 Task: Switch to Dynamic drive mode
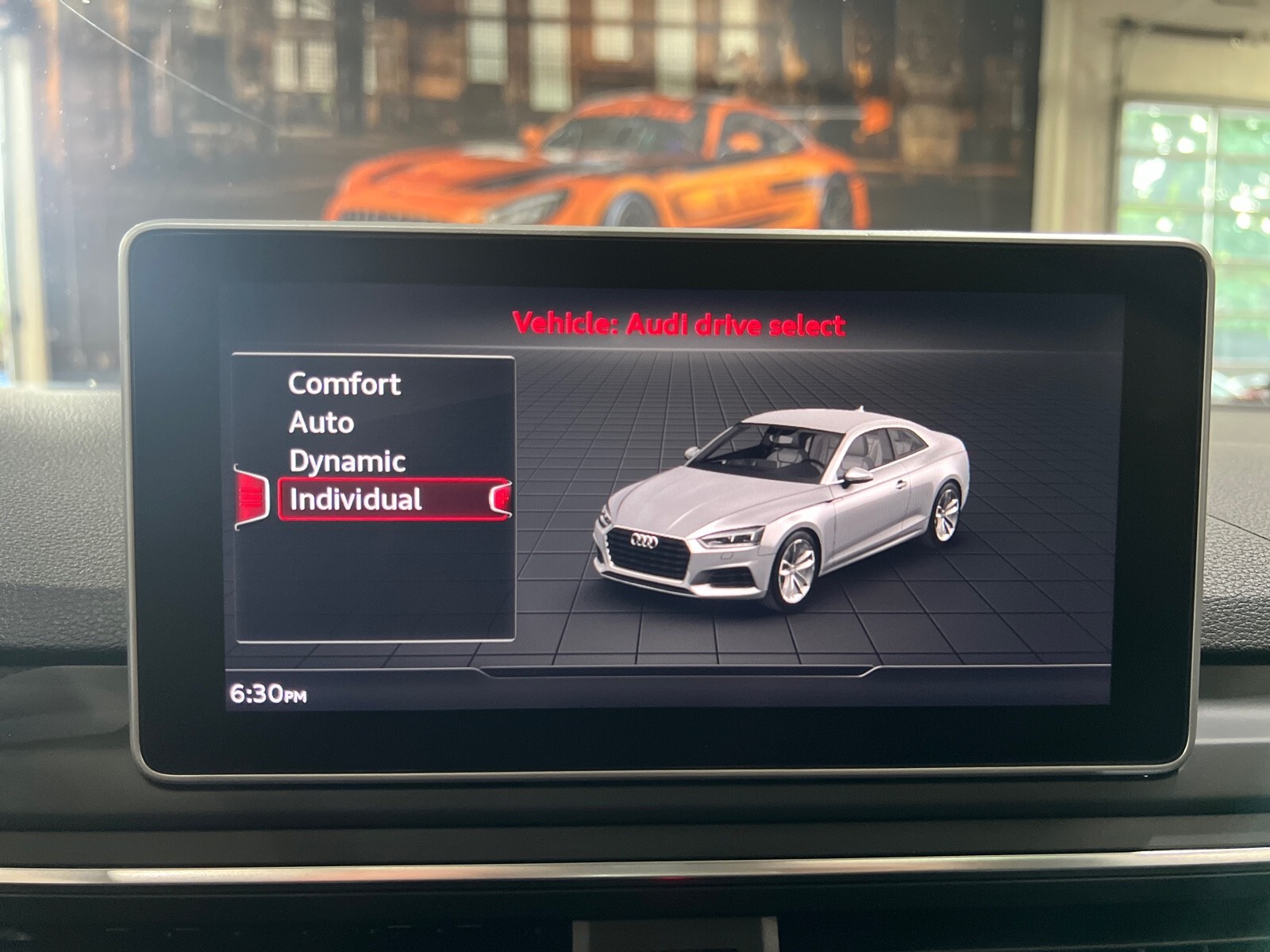(x=347, y=462)
